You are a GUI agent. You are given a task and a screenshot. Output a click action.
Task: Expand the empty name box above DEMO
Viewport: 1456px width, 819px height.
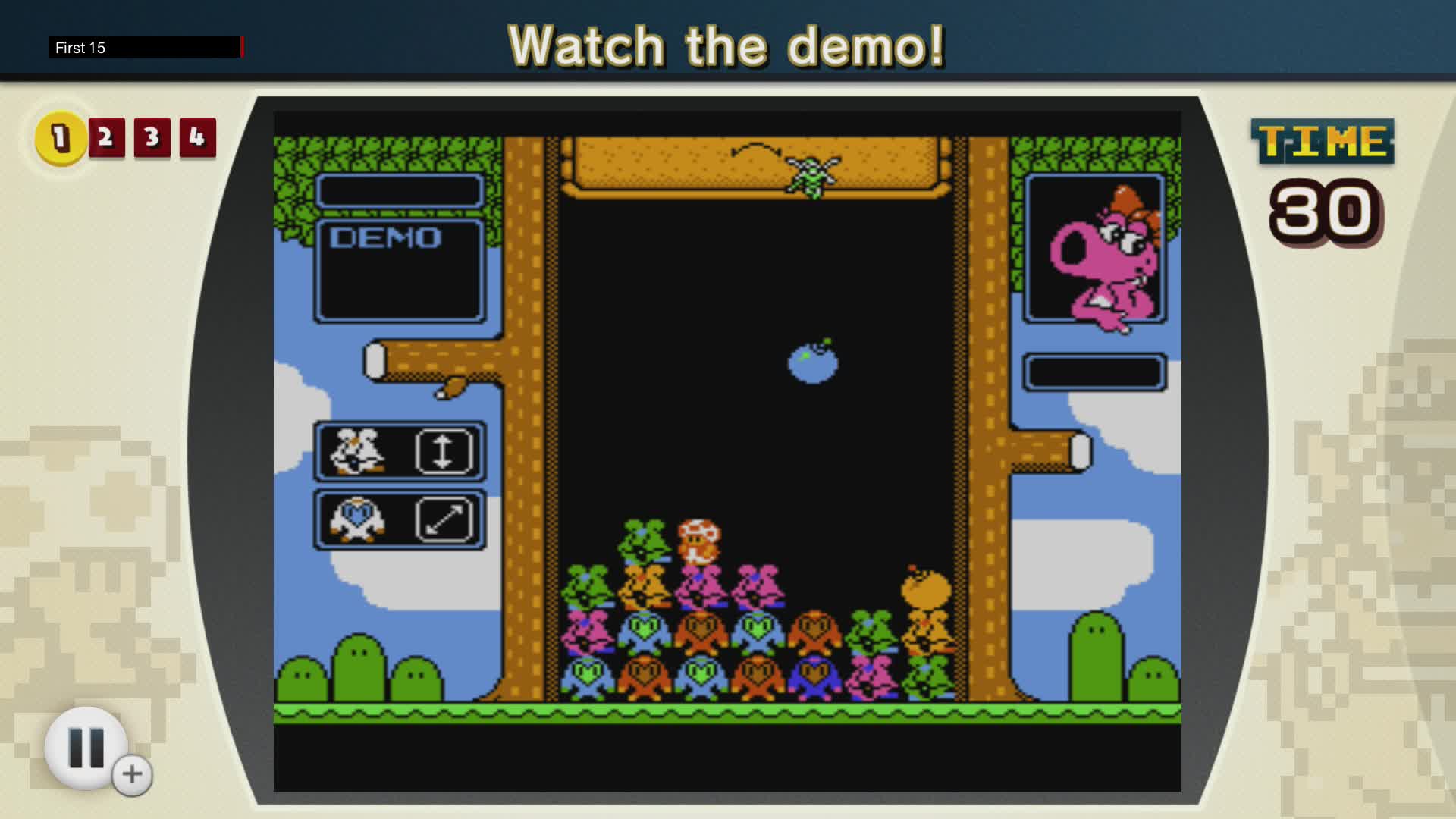click(401, 190)
